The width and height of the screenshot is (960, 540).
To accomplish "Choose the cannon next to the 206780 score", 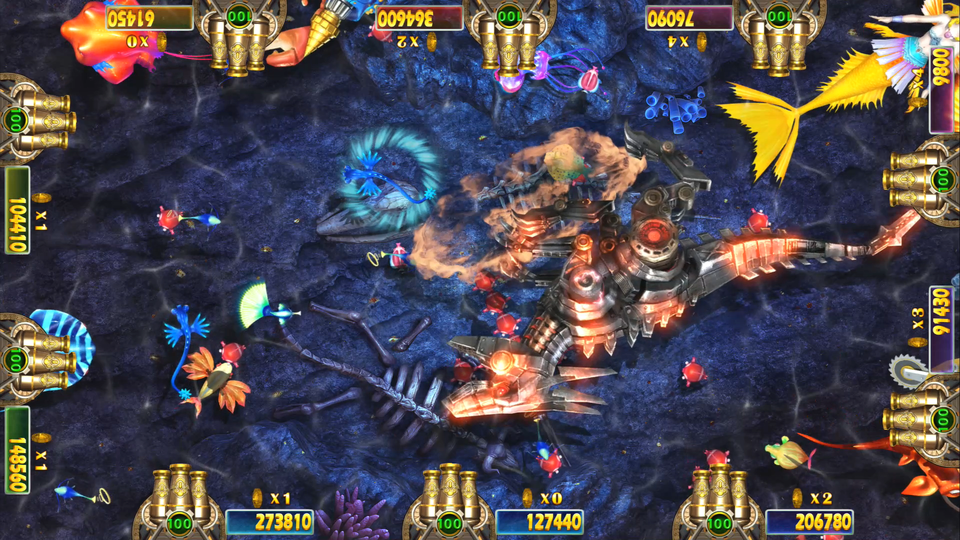I will [x=719, y=498].
